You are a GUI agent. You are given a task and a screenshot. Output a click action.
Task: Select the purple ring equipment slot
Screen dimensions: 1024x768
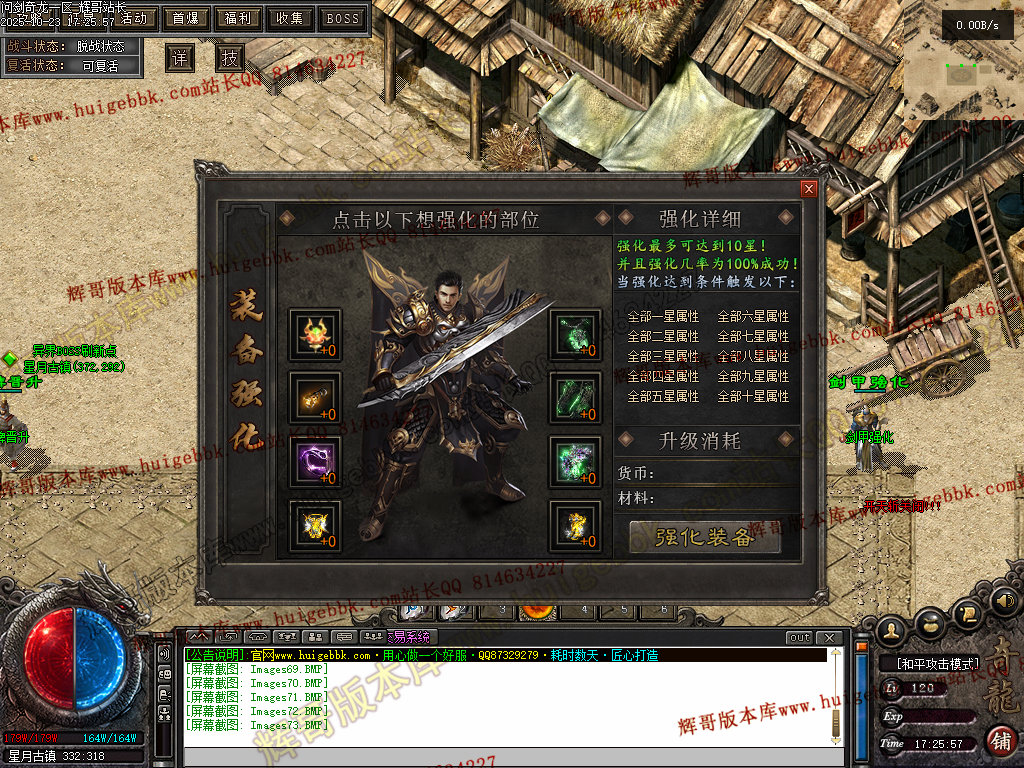(315, 462)
